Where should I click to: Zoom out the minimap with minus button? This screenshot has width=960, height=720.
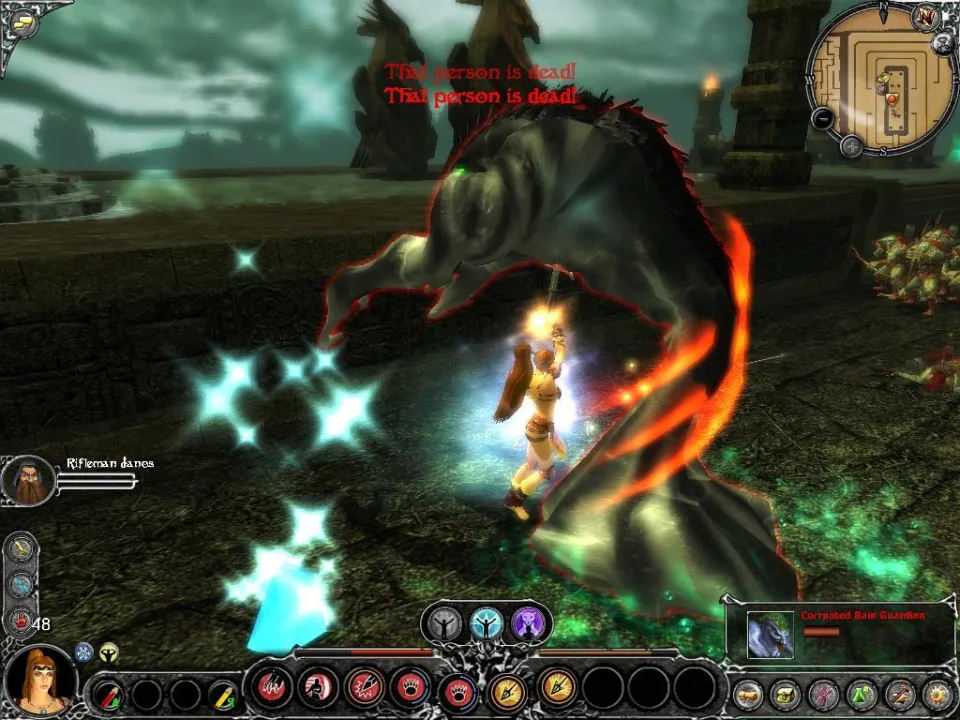click(822, 118)
